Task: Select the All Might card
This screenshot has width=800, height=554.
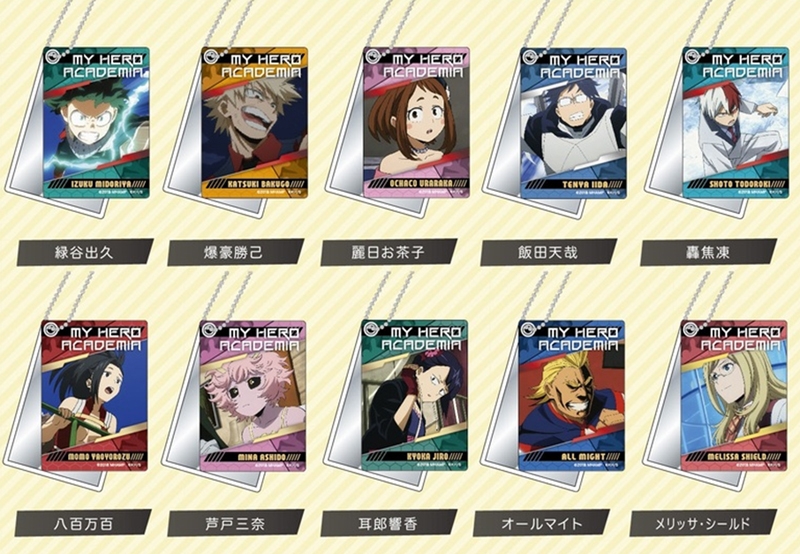Action: pyautogui.click(x=573, y=395)
